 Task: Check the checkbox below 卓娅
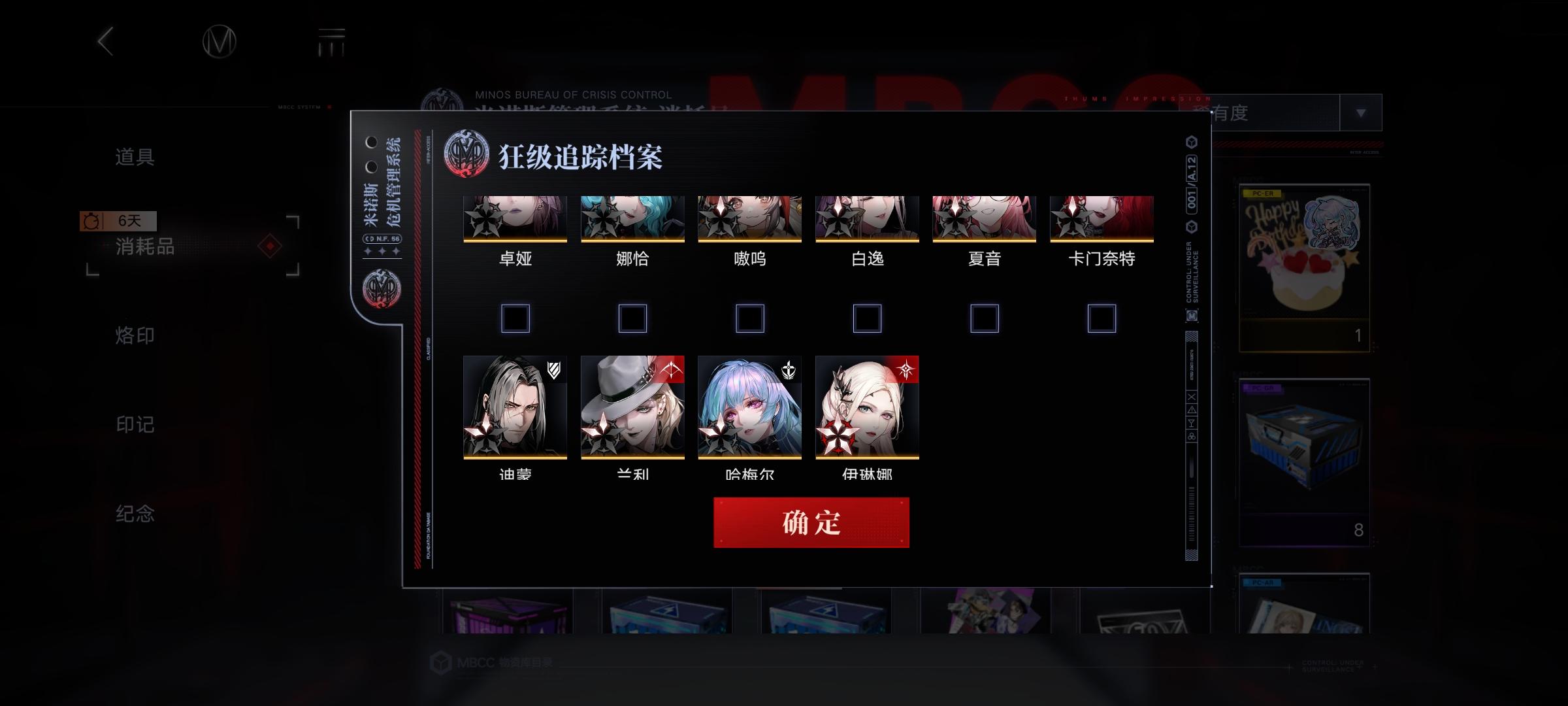pyautogui.click(x=515, y=318)
